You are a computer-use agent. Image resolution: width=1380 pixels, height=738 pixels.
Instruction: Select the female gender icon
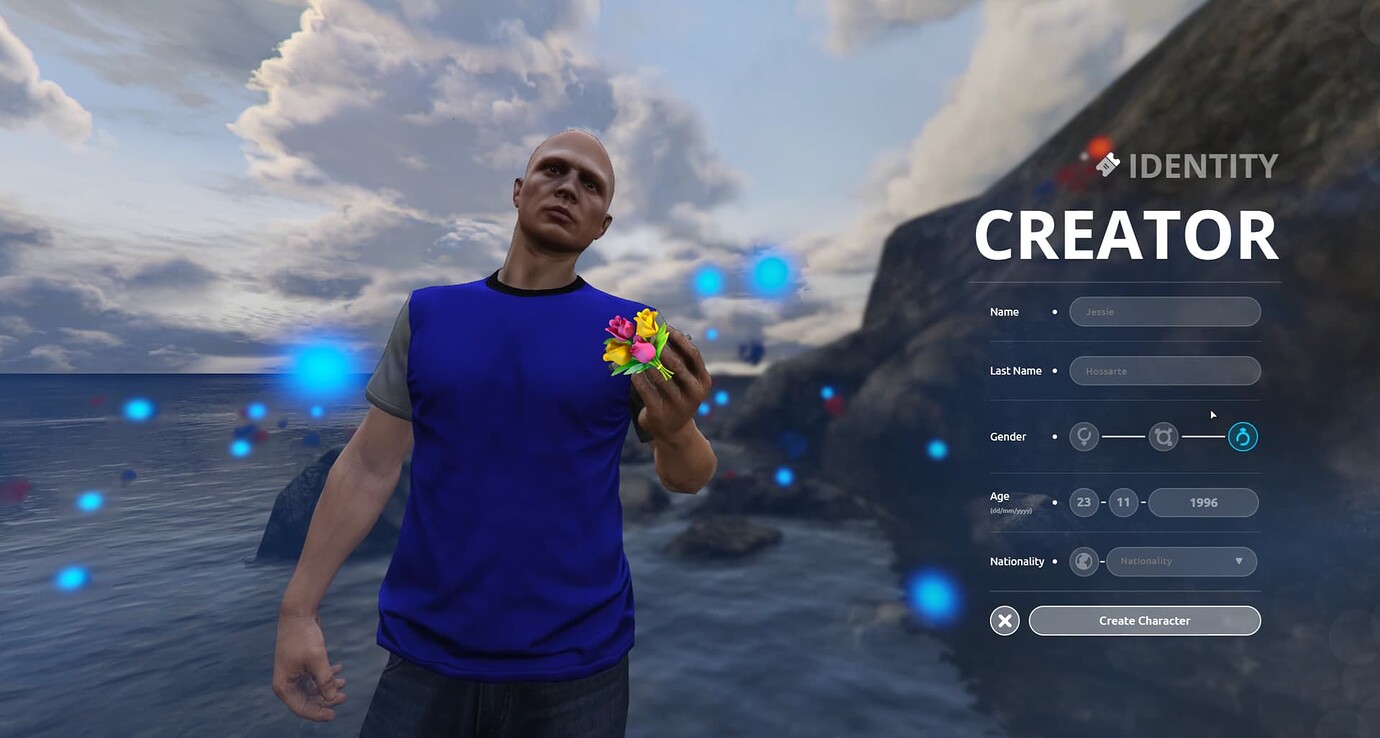pos(1084,436)
